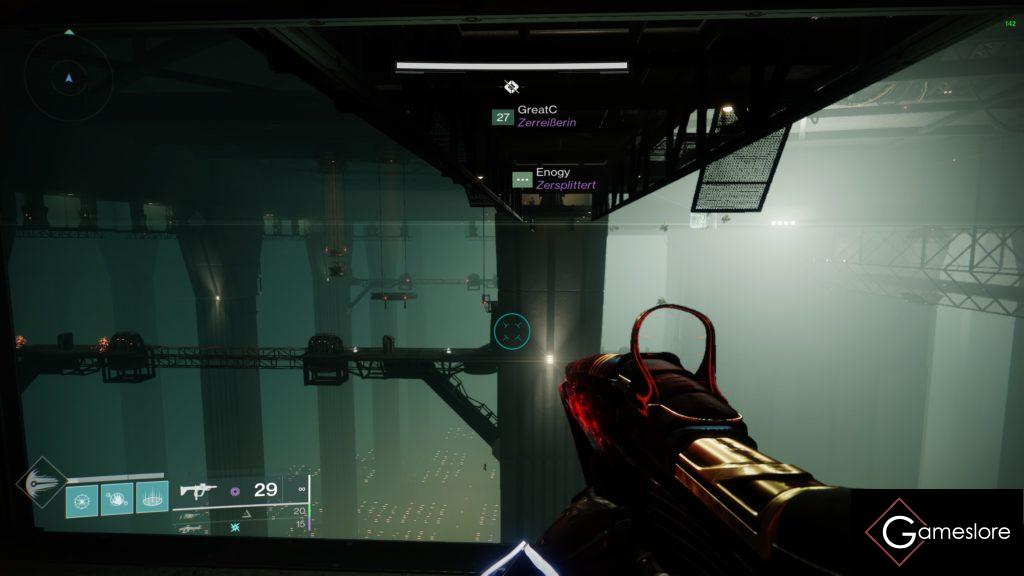Use the grenade ability icon
1024x576 pixels.
pyautogui.click(x=82, y=497)
